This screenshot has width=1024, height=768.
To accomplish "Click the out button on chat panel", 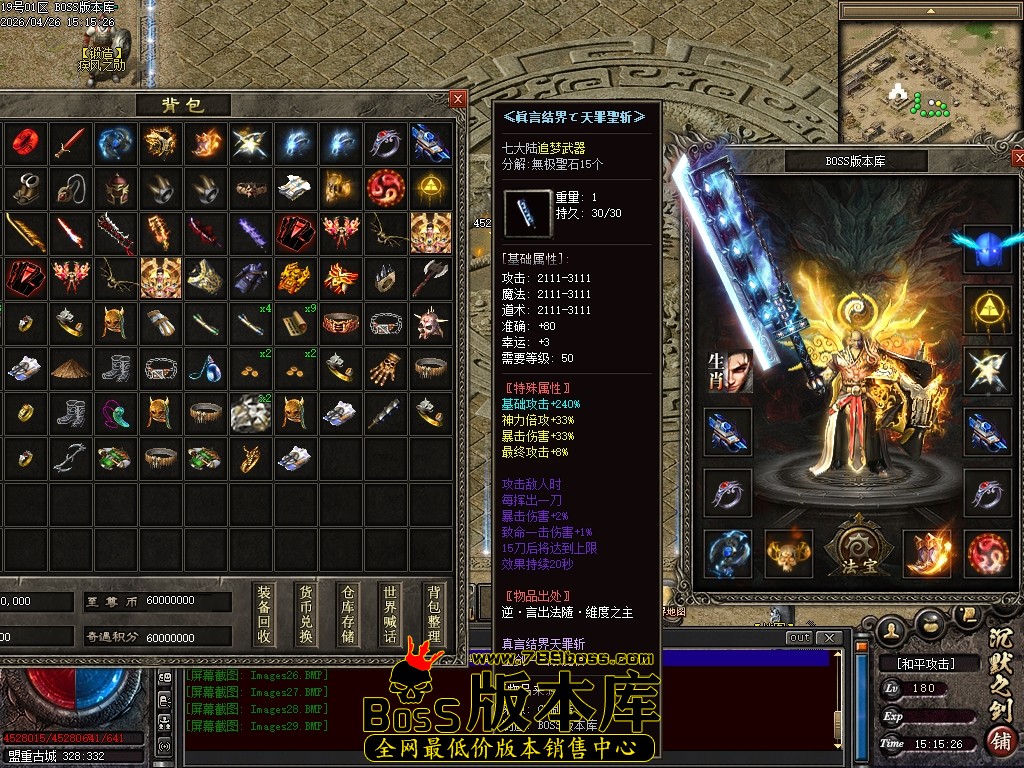I will (799, 638).
